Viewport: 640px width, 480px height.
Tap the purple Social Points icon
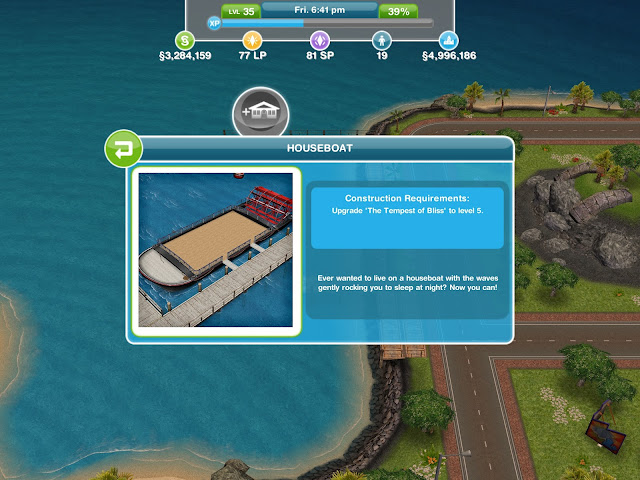click(320, 41)
